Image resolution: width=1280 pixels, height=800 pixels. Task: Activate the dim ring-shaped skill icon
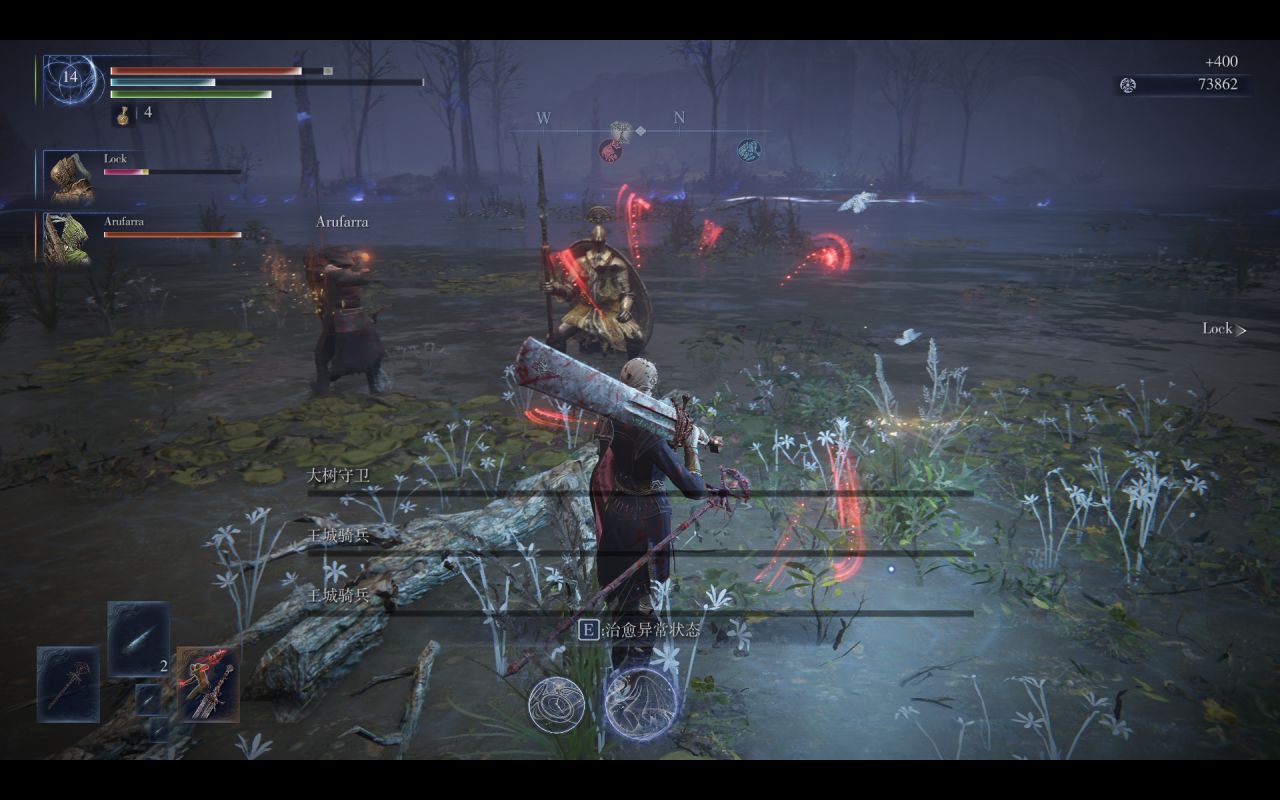pyautogui.click(x=557, y=705)
